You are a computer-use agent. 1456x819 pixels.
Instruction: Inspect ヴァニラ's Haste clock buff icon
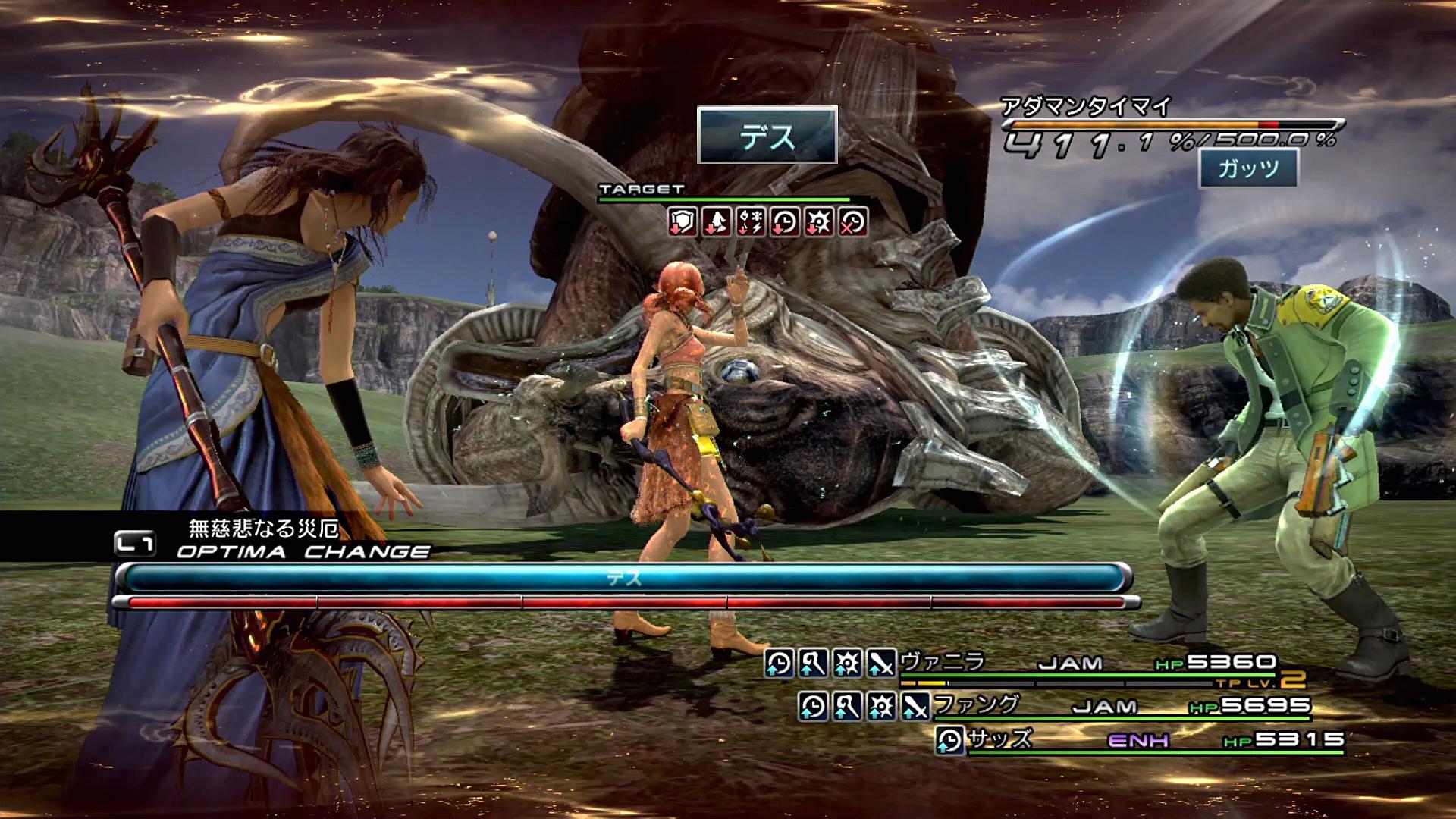coord(779,664)
